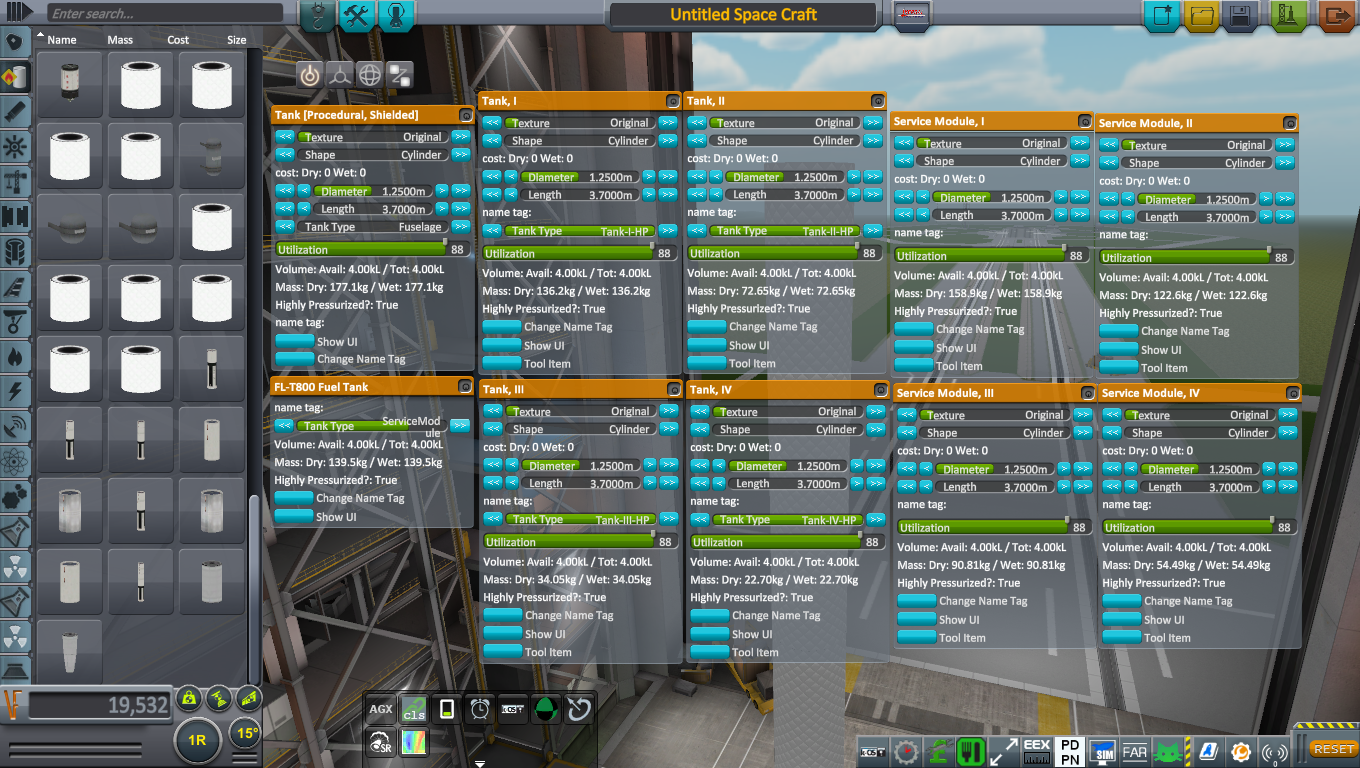Image resolution: width=1360 pixels, height=768 pixels.
Task: Click Change Name Tag in FL-T800 Fuel Tank
Action: pos(294,497)
